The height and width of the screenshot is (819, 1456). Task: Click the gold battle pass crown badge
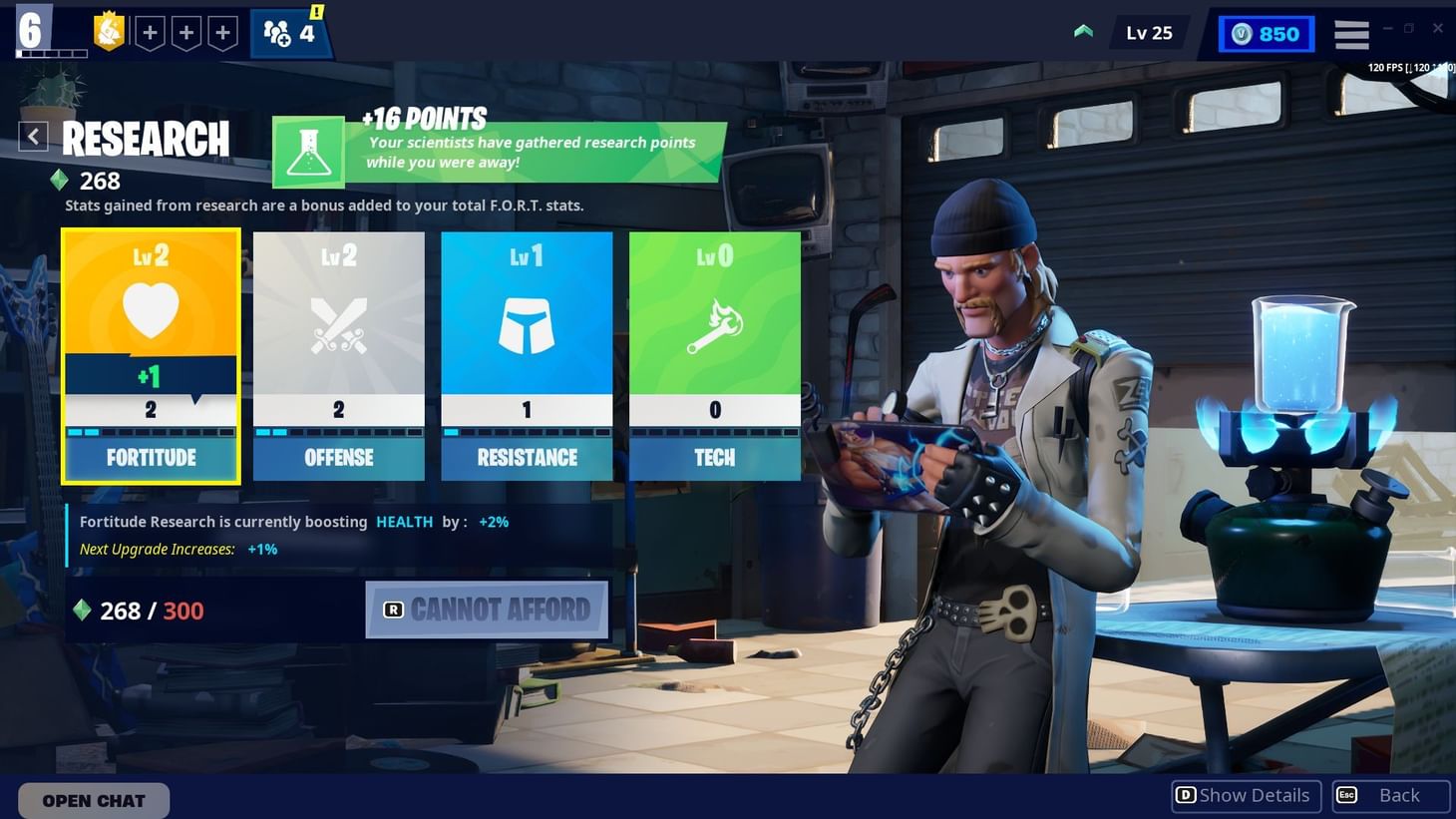click(109, 31)
